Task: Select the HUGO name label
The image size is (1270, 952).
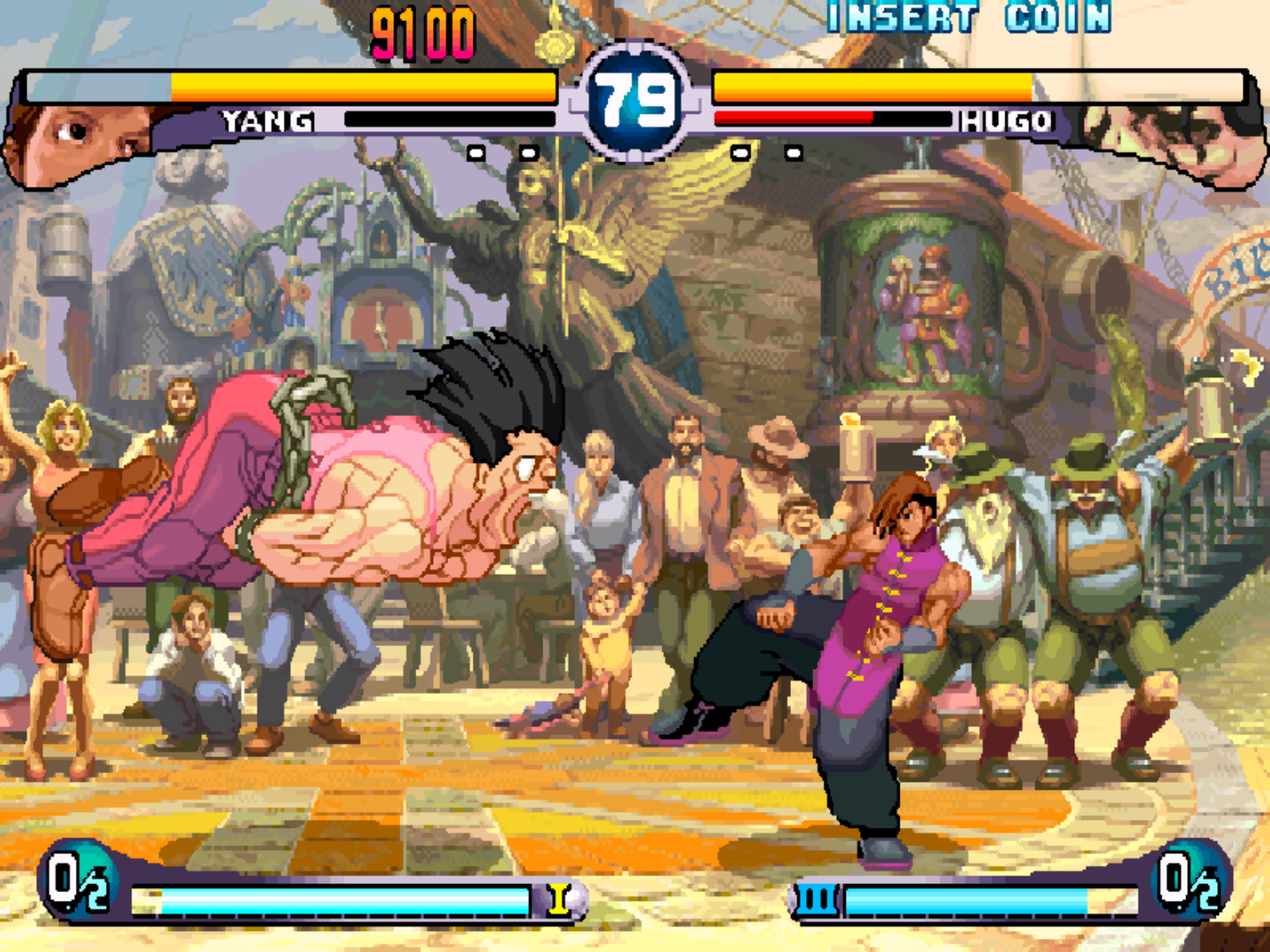Action: coord(1005,120)
